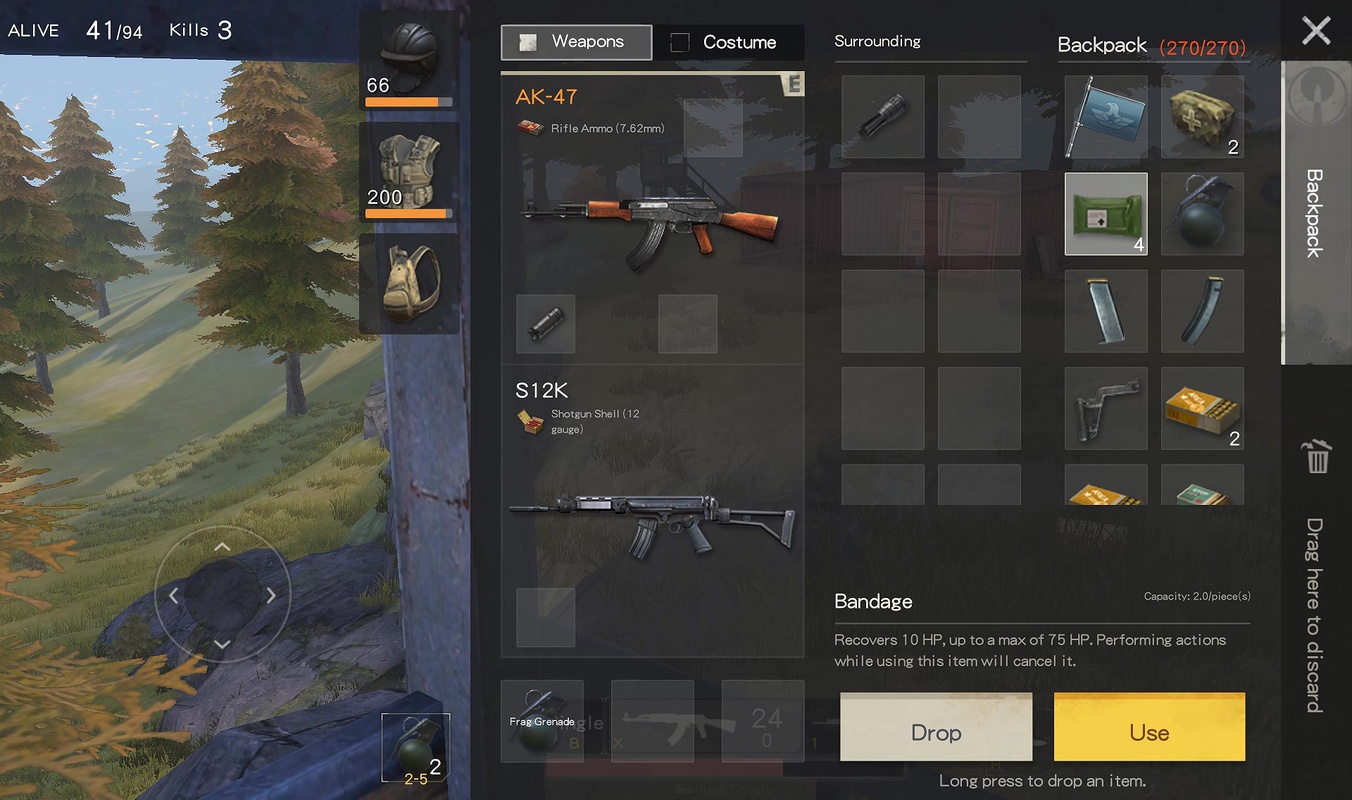
Task: Select the equipped body armor vest
Action: click(410, 172)
